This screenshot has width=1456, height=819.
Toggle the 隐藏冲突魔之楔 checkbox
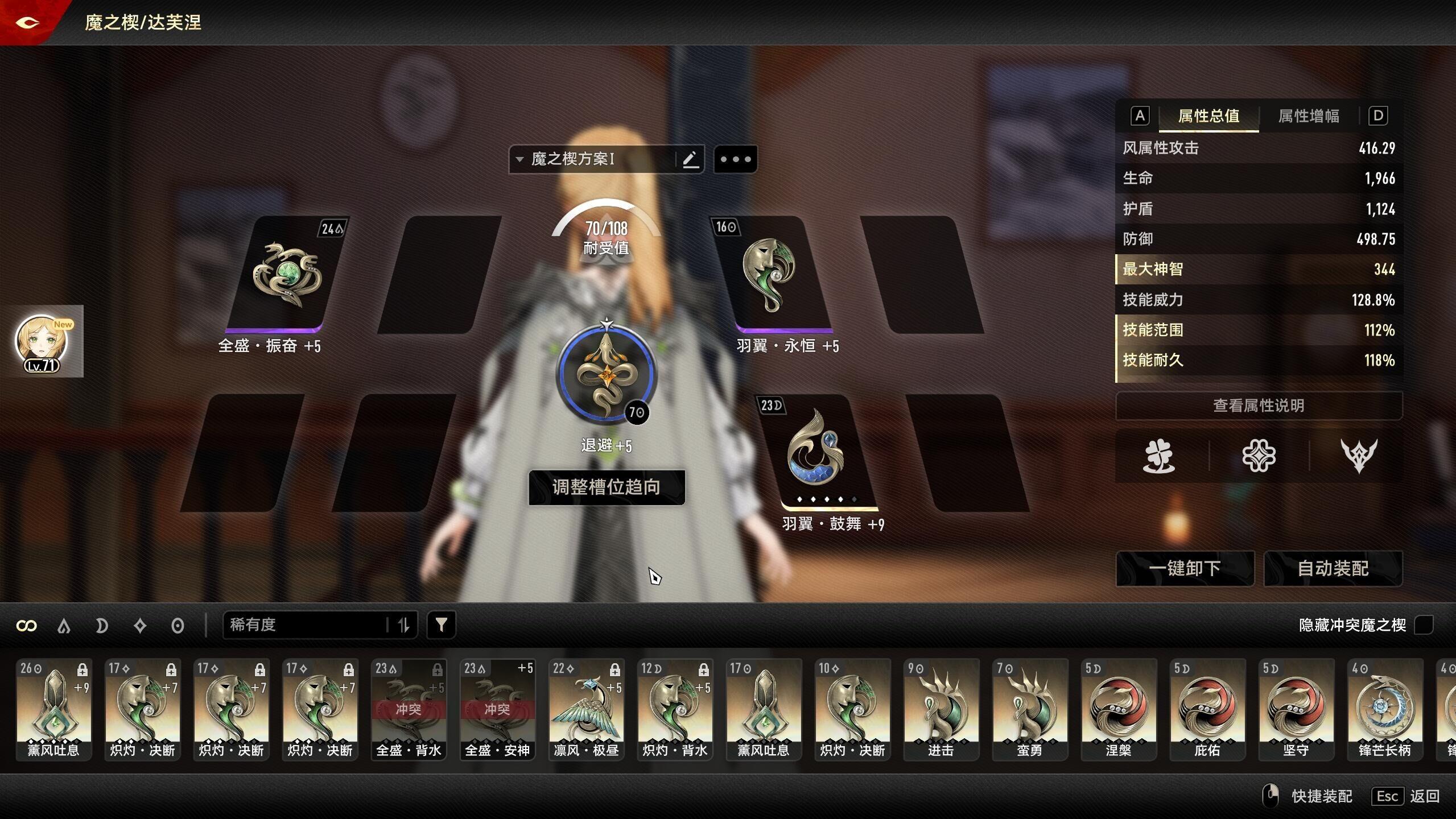point(1424,625)
